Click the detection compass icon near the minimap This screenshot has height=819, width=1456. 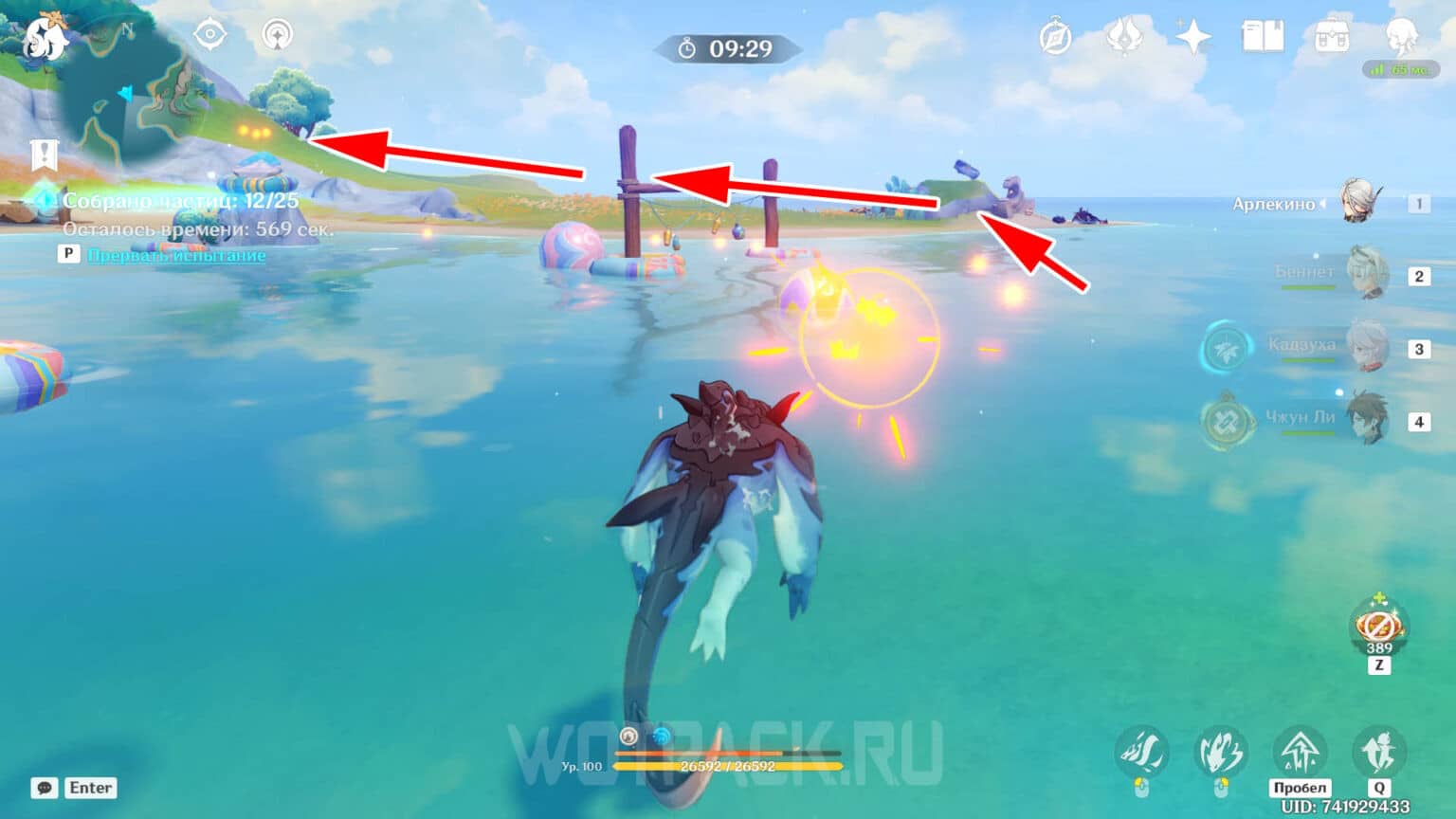(x=209, y=34)
